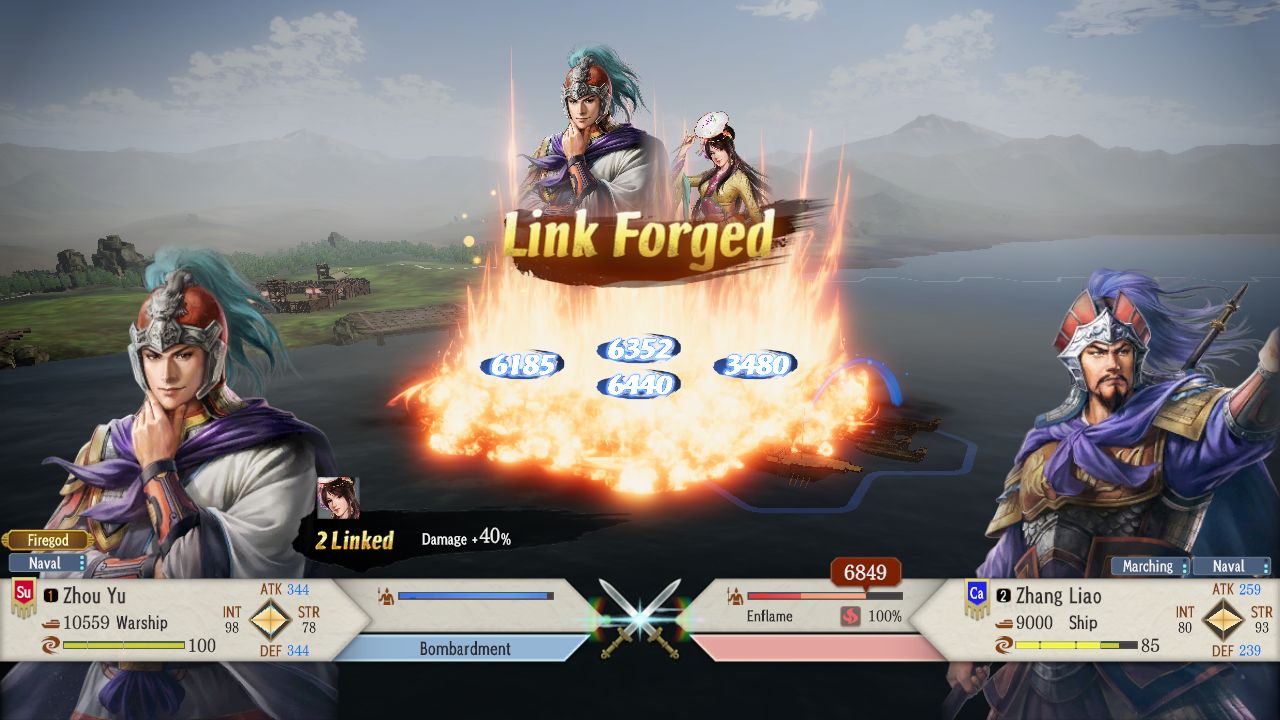Expand Zhou Yu's Naval formation dropdown
The height and width of the screenshot is (720, 1280).
pyautogui.click(x=48, y=563)
